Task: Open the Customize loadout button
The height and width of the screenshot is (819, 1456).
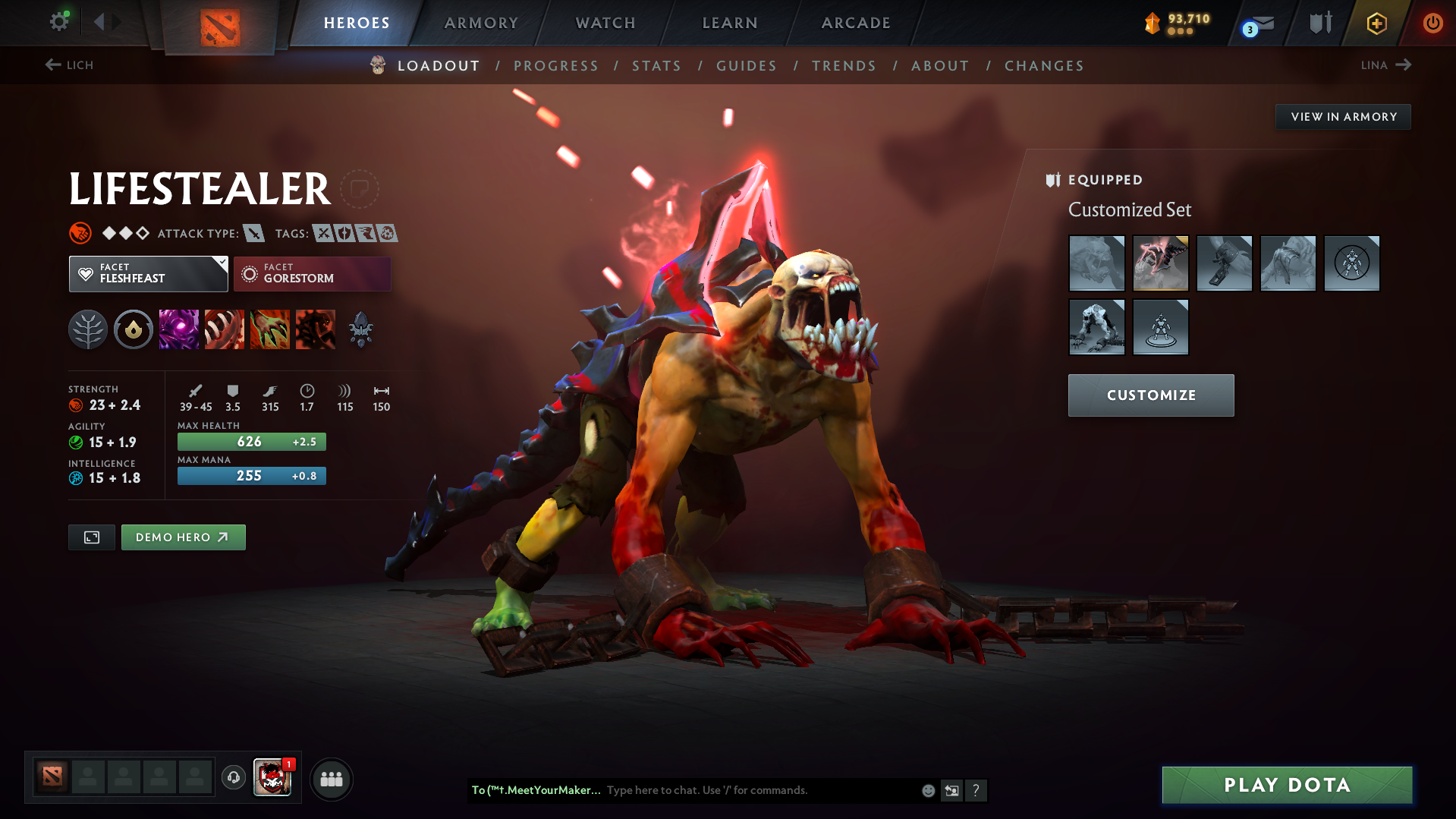Action: point(1150,395)
